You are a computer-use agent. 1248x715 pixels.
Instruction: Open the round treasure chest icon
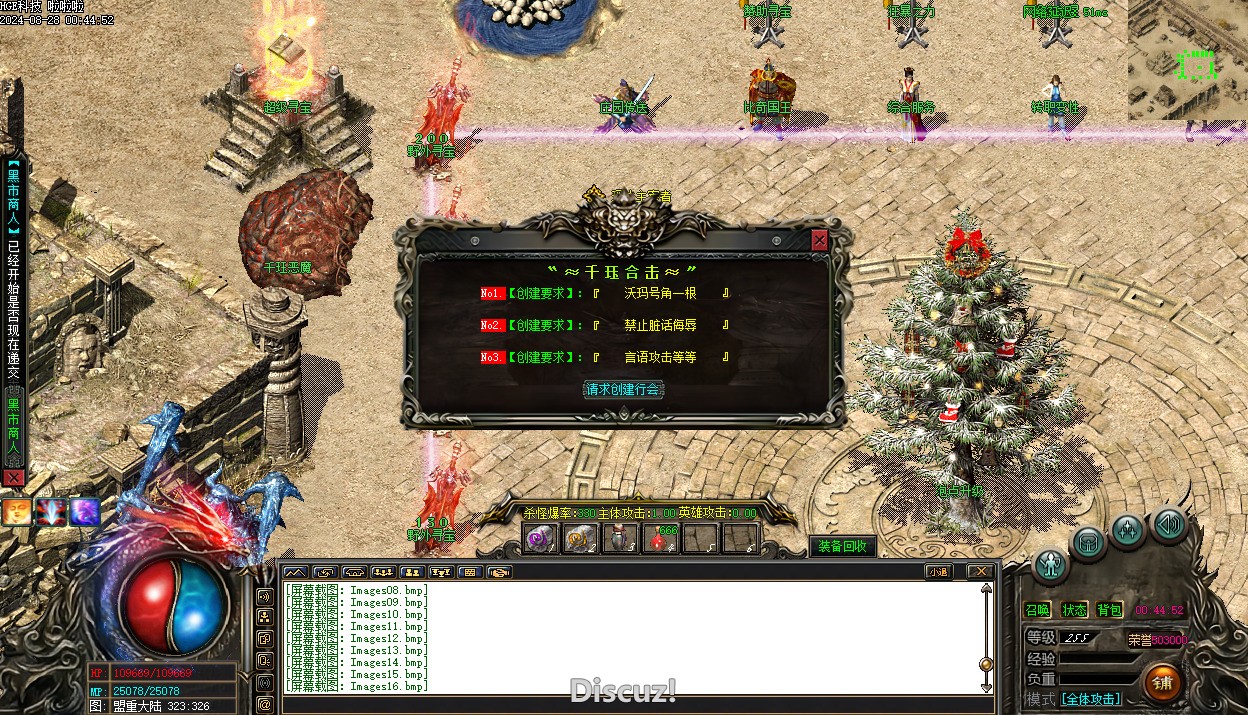pyautogui.click(x=1089, y=543)
